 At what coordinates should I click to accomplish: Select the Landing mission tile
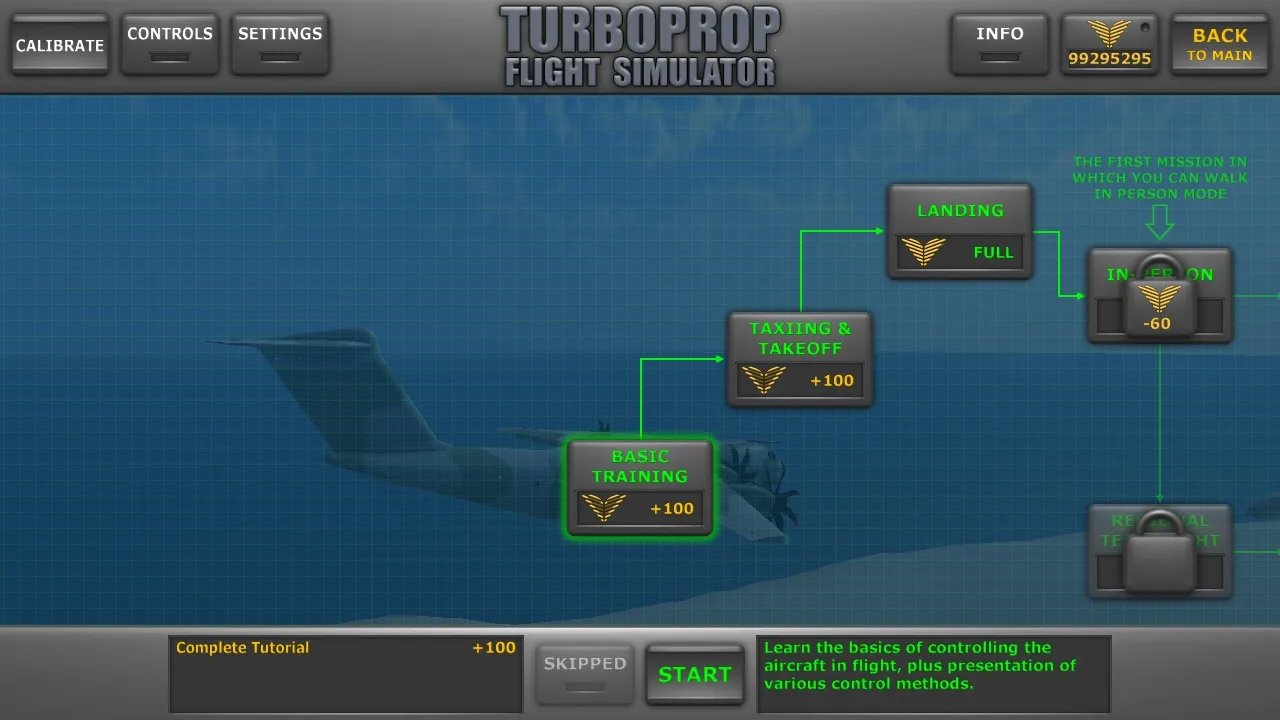coord(960,231)
